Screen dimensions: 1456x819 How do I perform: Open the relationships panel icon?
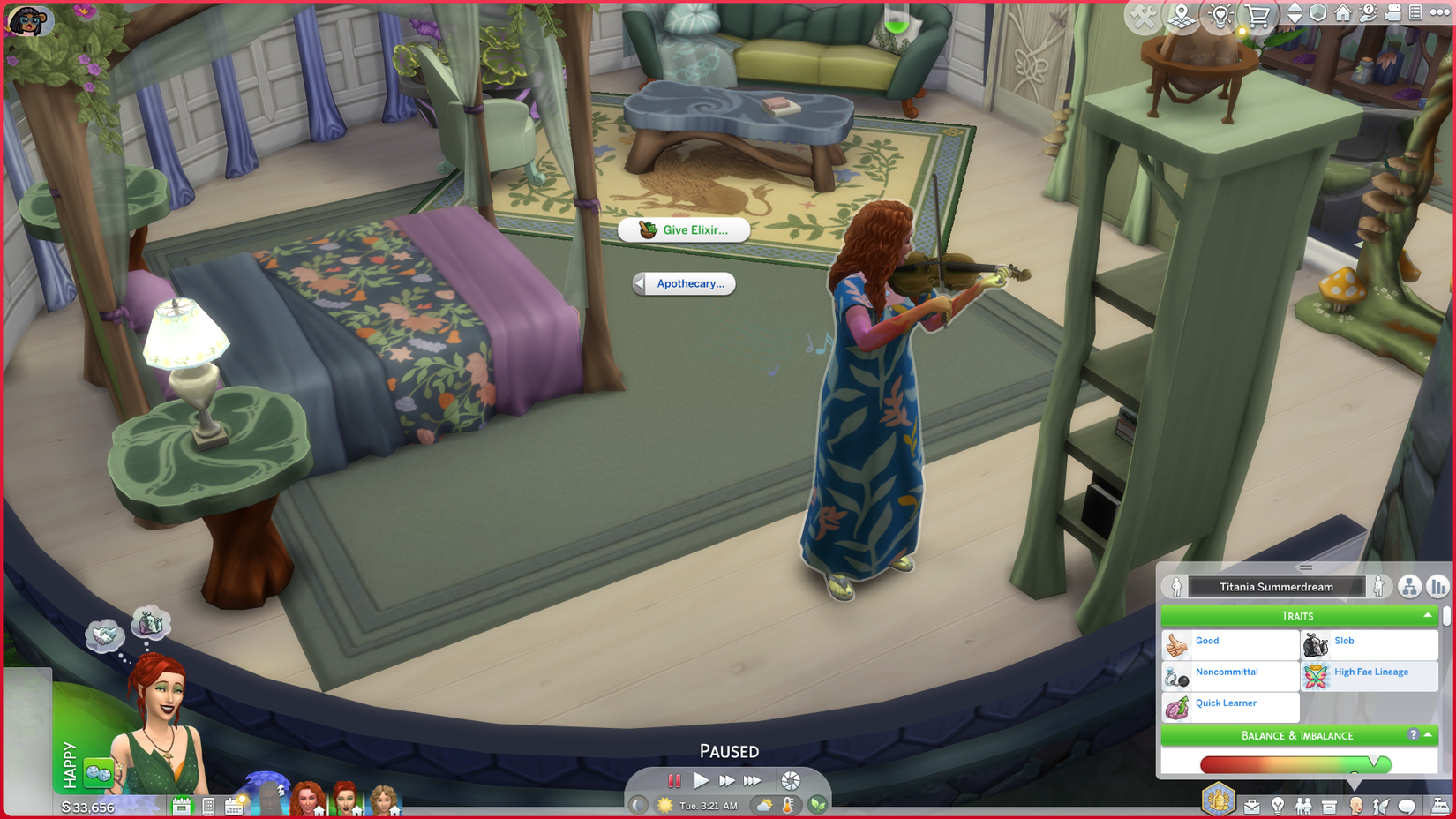1304,805
